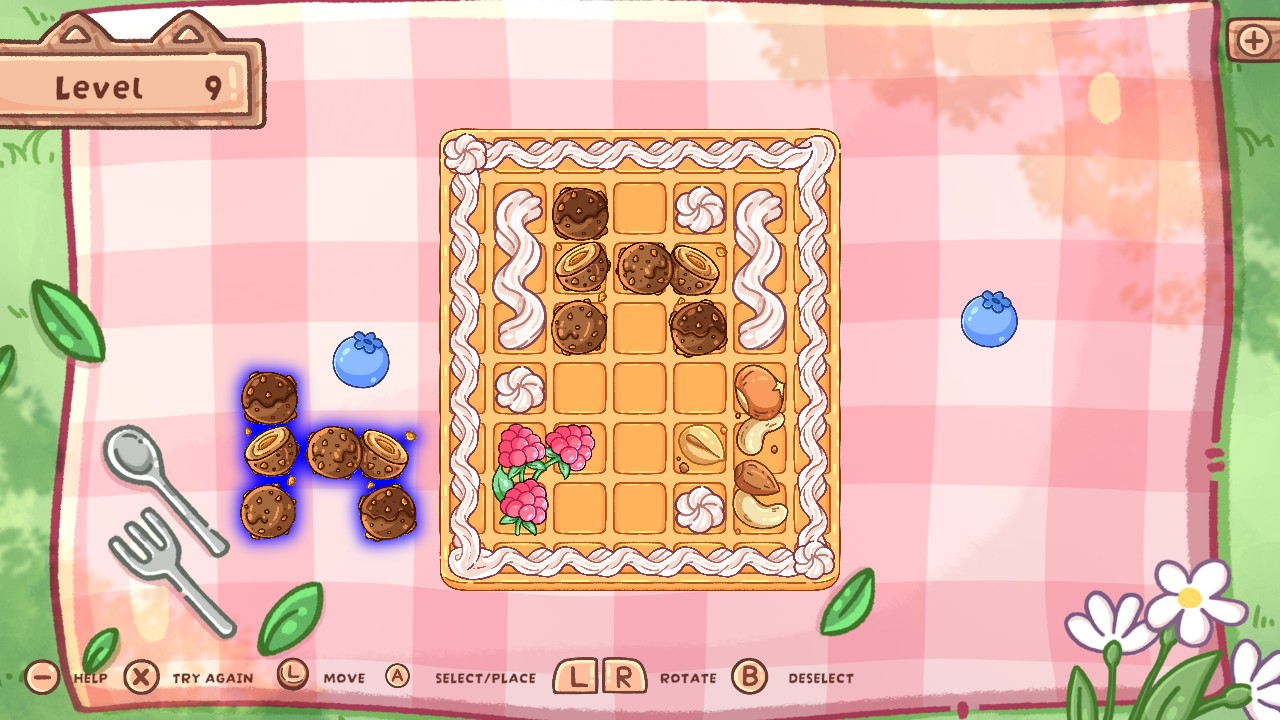Click the Try Again label text
Screen dimensions: 1280x720
pos(212,678)
